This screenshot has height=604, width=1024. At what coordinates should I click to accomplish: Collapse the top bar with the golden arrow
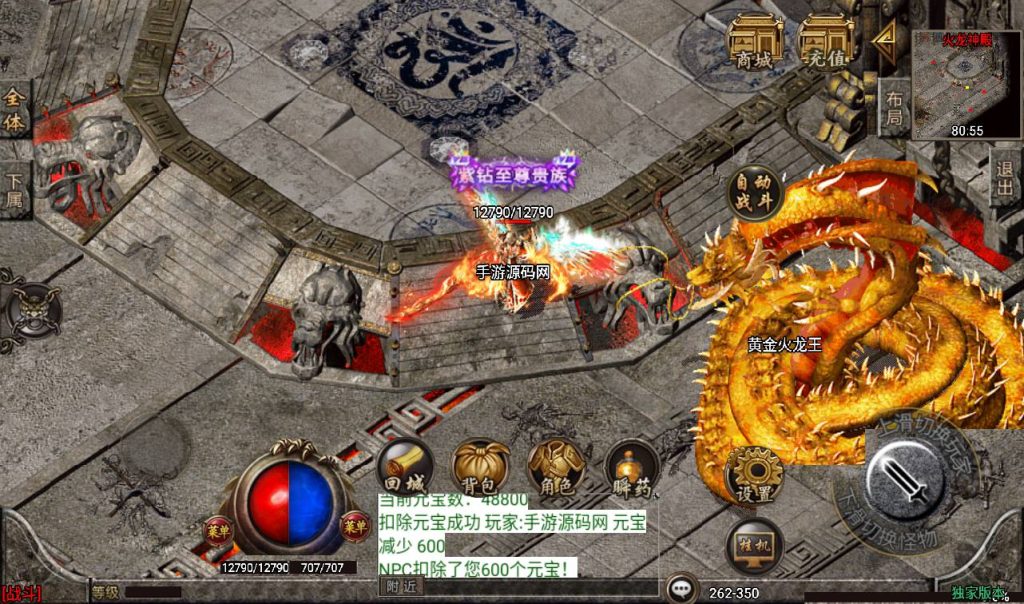(884, 39)
